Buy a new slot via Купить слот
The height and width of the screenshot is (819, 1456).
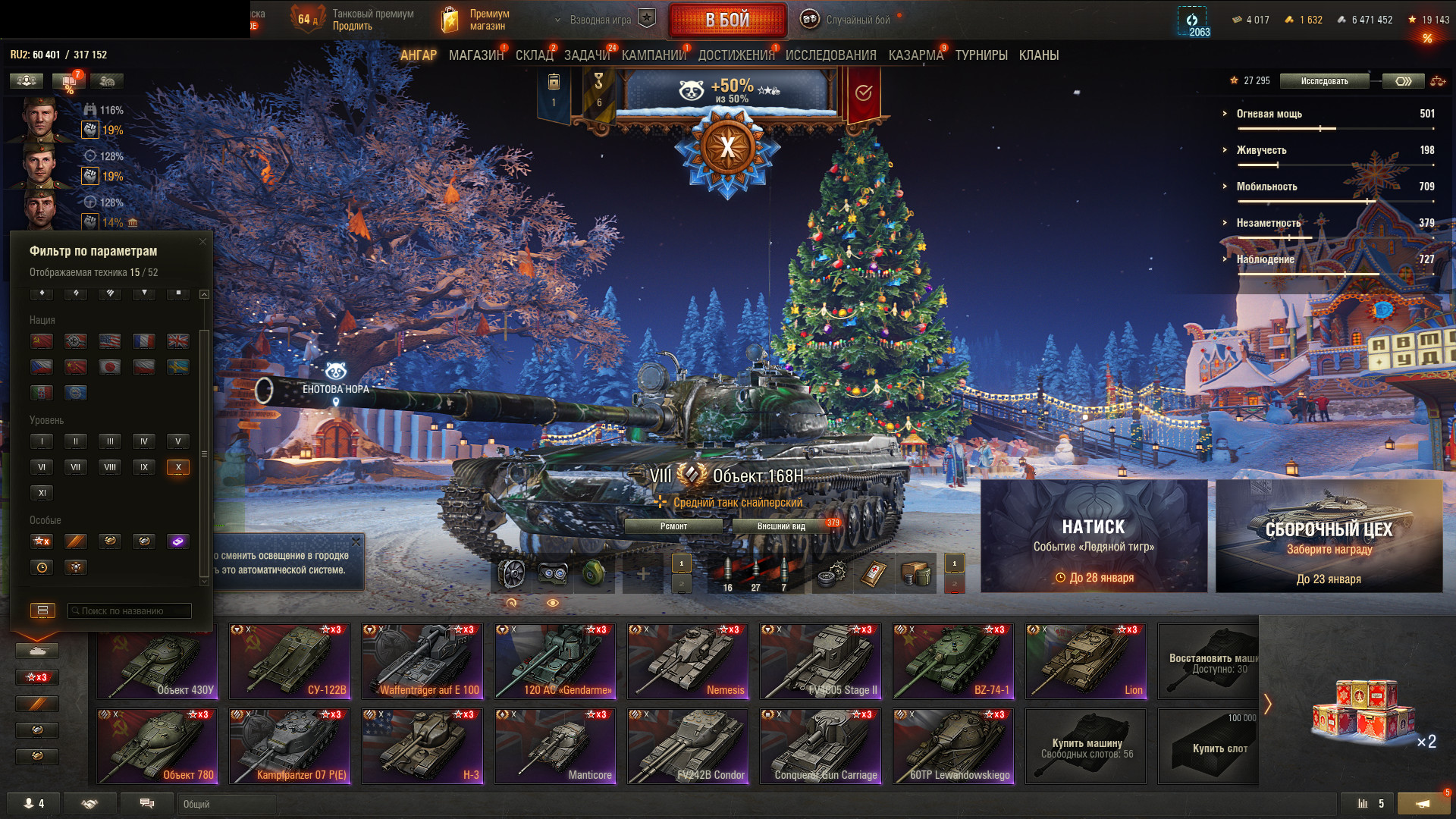(x=1208, y=745)
